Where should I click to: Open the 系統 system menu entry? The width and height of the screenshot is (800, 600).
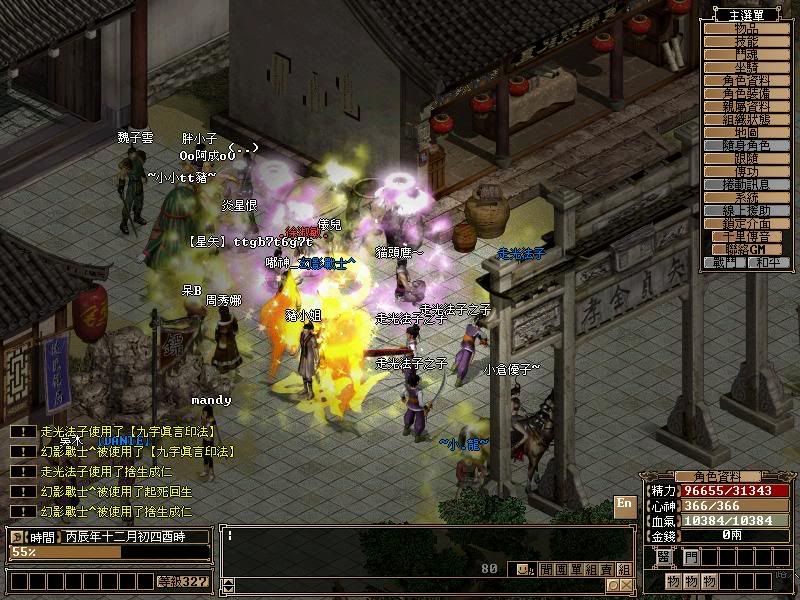(x=746, y=198)
